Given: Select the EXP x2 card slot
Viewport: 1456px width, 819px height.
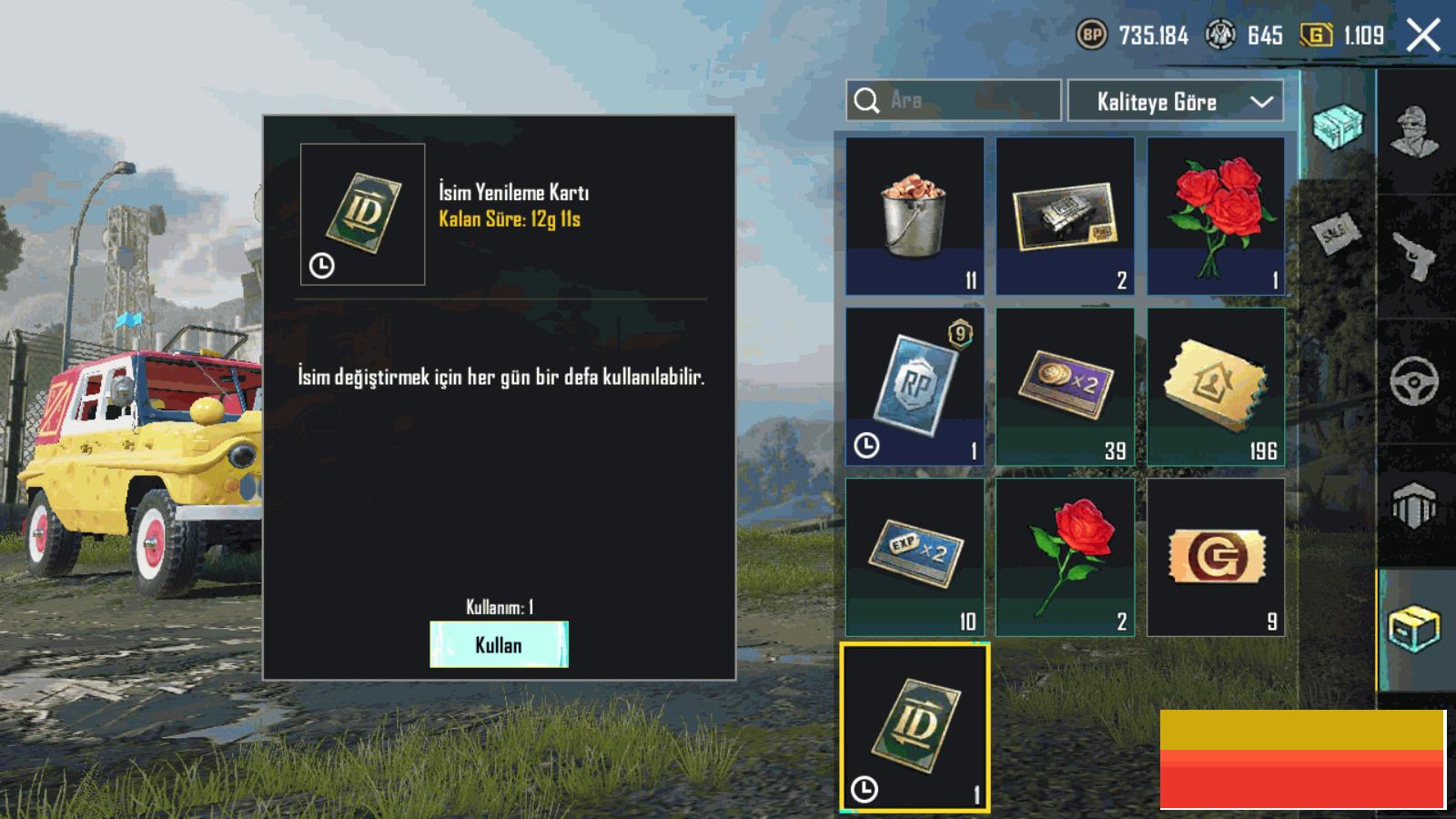Looking at the screenshot, I should 915,557.
